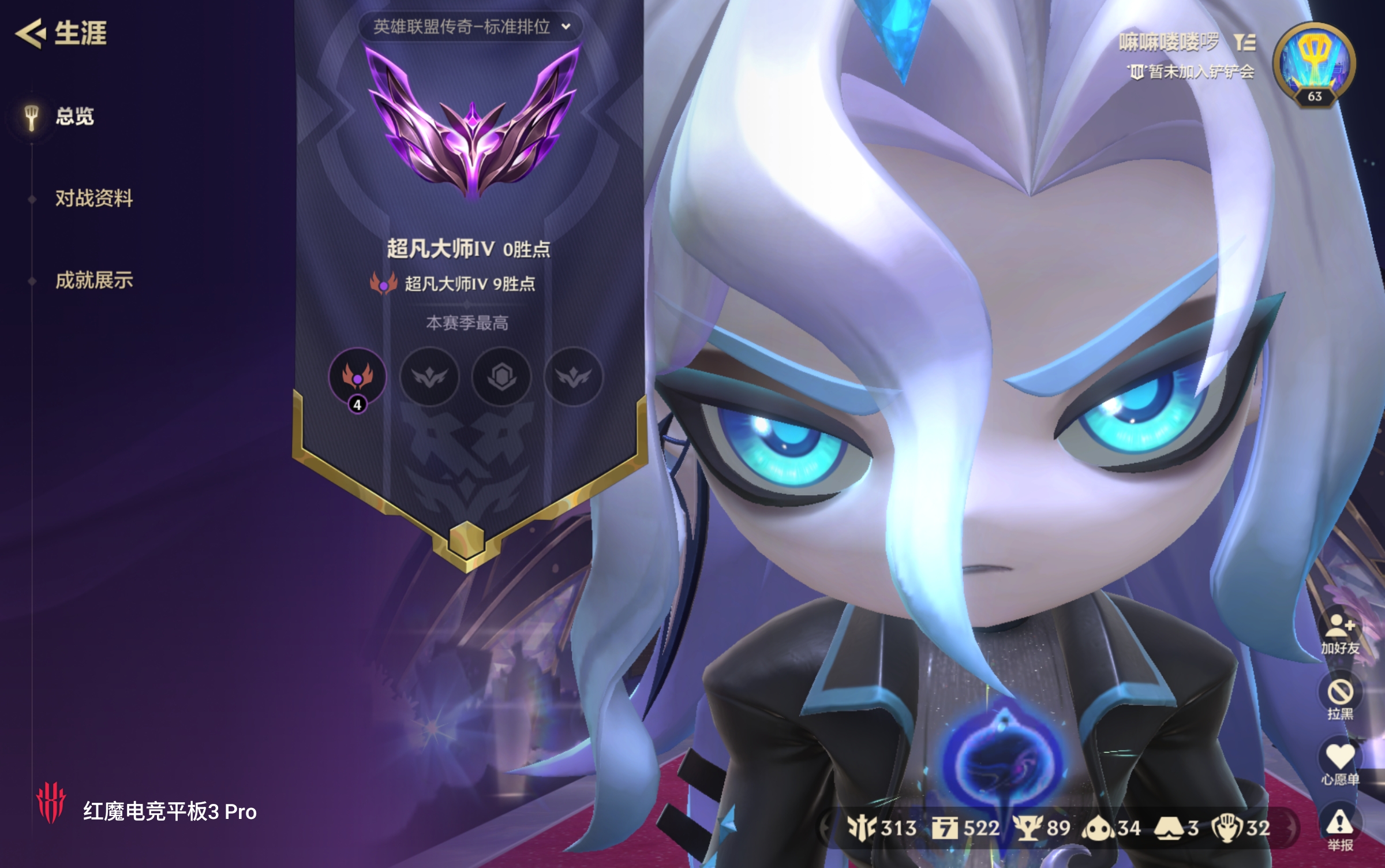Switch to the 总览 overview tab
This screenshot has width=1385, height=868.
coord(74,117)
